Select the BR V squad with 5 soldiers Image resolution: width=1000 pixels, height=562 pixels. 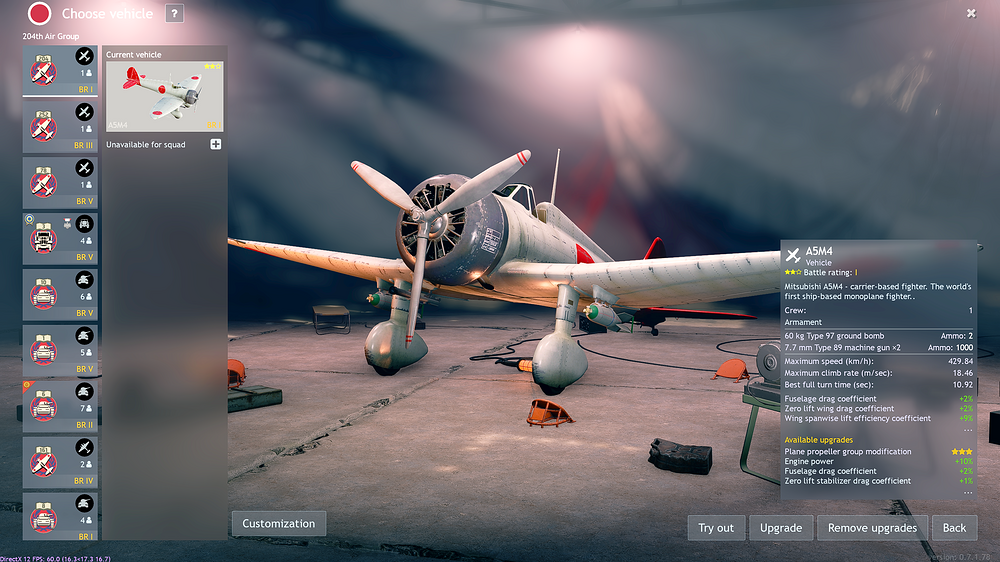coord(60,350)
